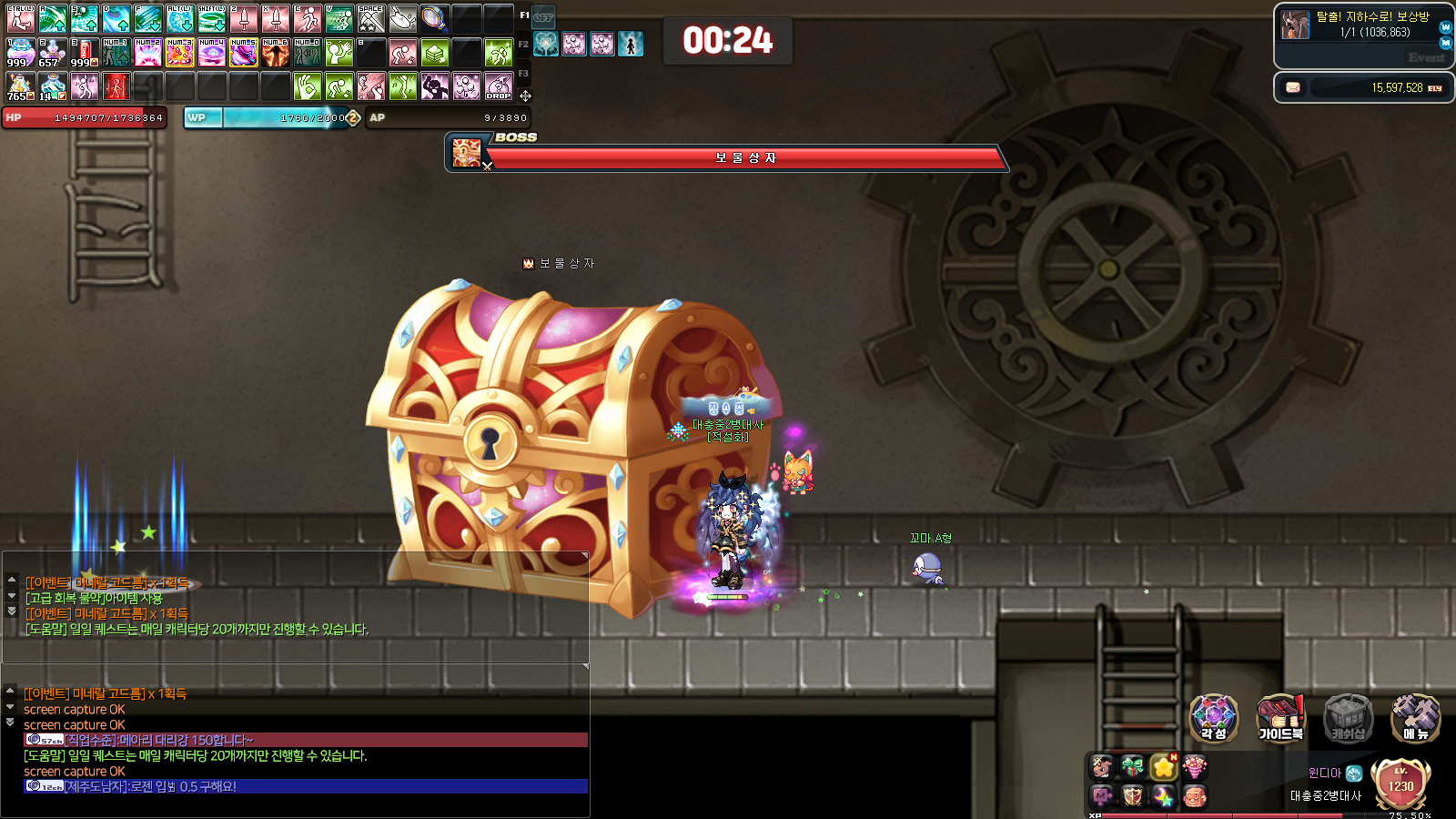This screenshot has height=819, width=1456.
Task: Open the 가이드북 guidebook
Action: tap(1280, 718)
